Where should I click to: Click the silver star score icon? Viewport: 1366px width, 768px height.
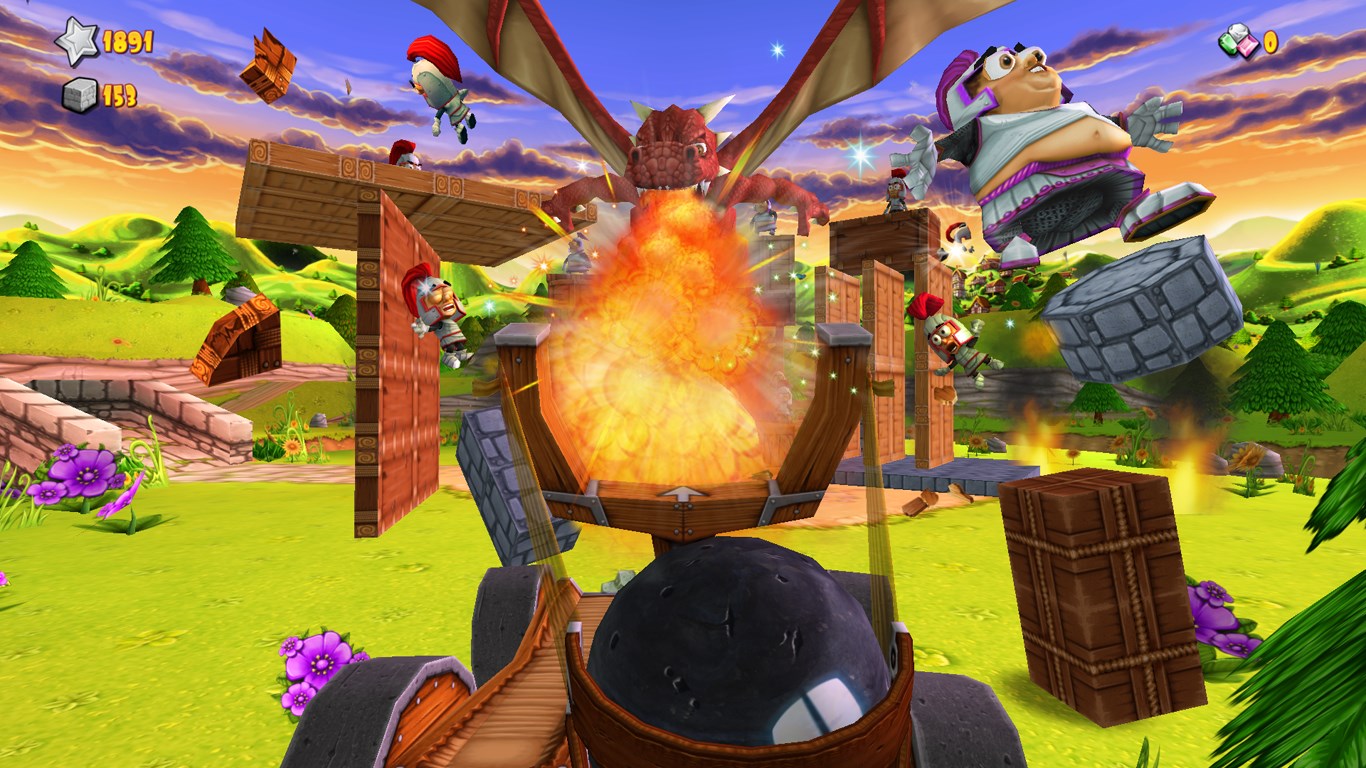click(75, 42)
